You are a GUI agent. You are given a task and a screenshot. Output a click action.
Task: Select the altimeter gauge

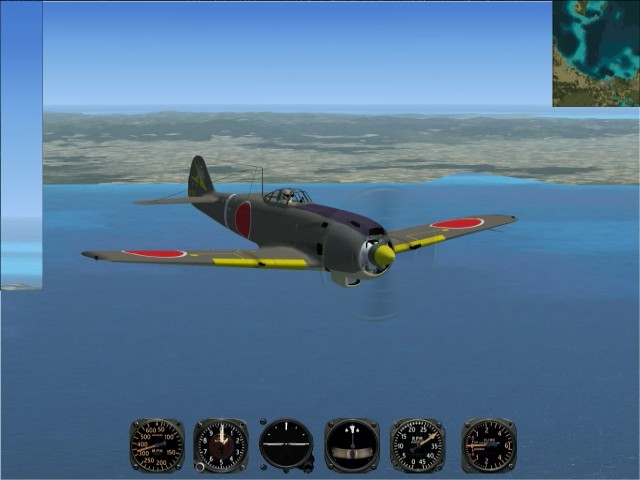[220, 445]
